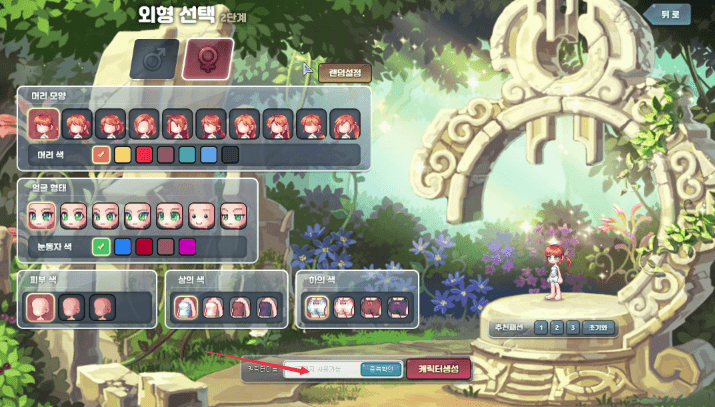Pick the magenta eye color swatch

click(187, 246)
